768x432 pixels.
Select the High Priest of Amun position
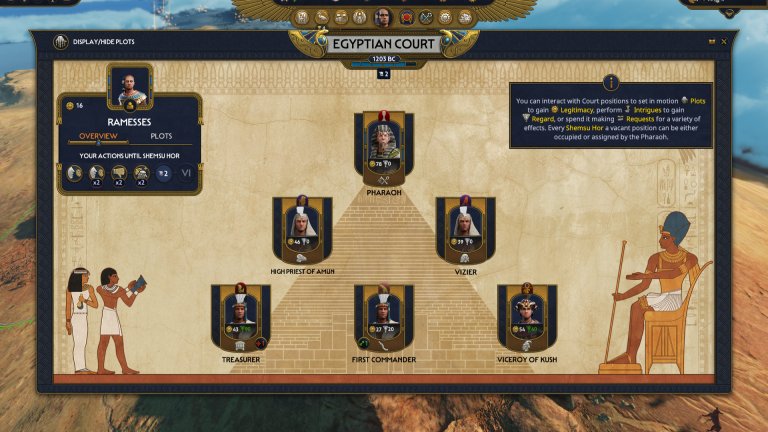pyautogui.click(x=302, y=229)
